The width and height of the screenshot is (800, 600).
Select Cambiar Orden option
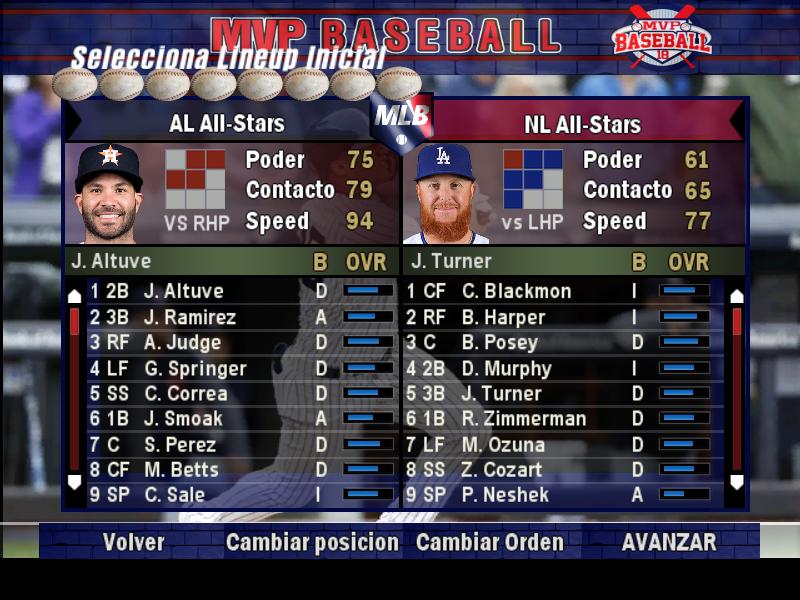pos(489,543)
